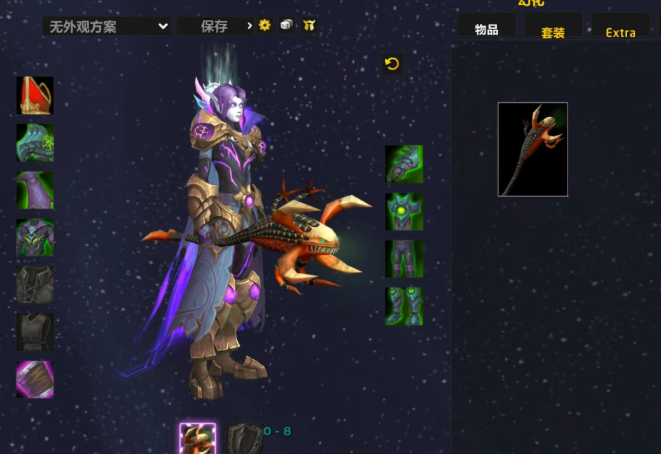Choose the belt slot with green gem
The width and height of the screenshot is (661, 454).
click(404, 211)
